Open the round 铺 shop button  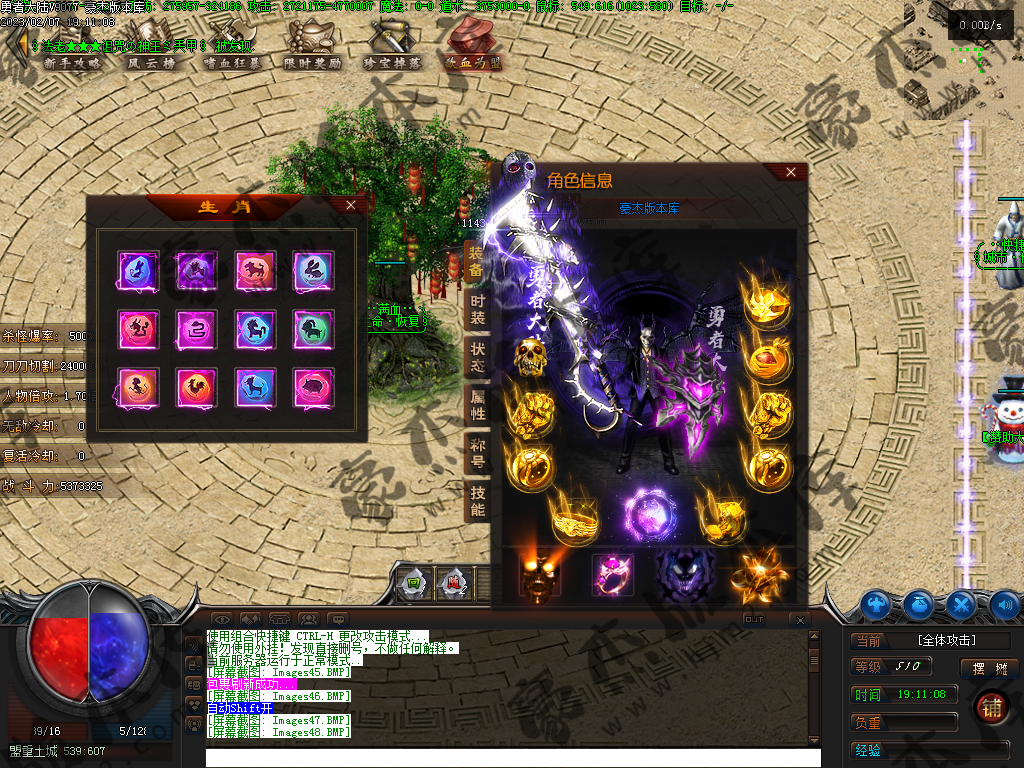coord(992,707)
